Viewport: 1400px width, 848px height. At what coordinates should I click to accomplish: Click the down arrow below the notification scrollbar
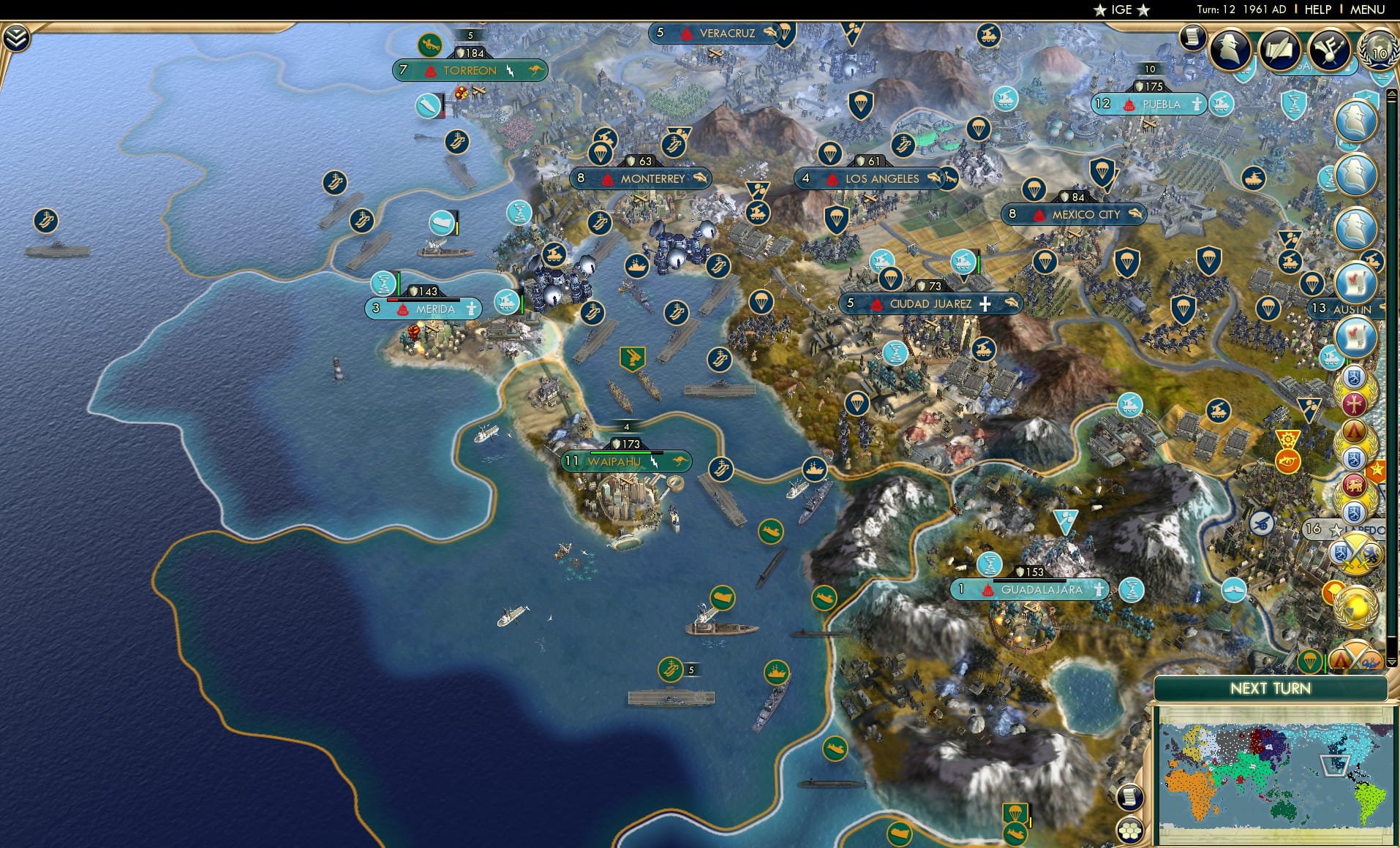[x=1392, y=661]
